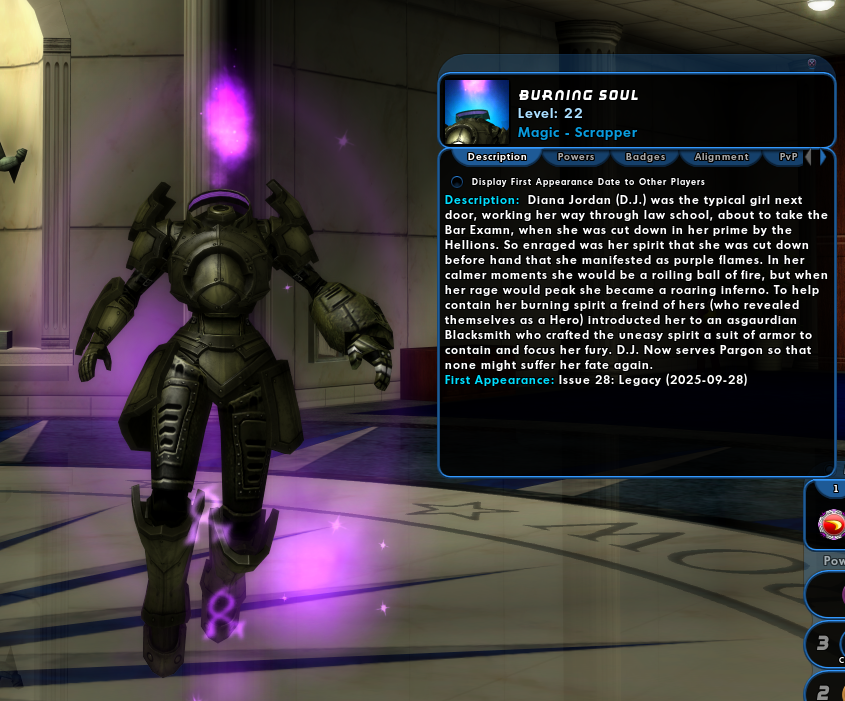
Task: Click the right arrow to show more tabs
Action: 823,157
